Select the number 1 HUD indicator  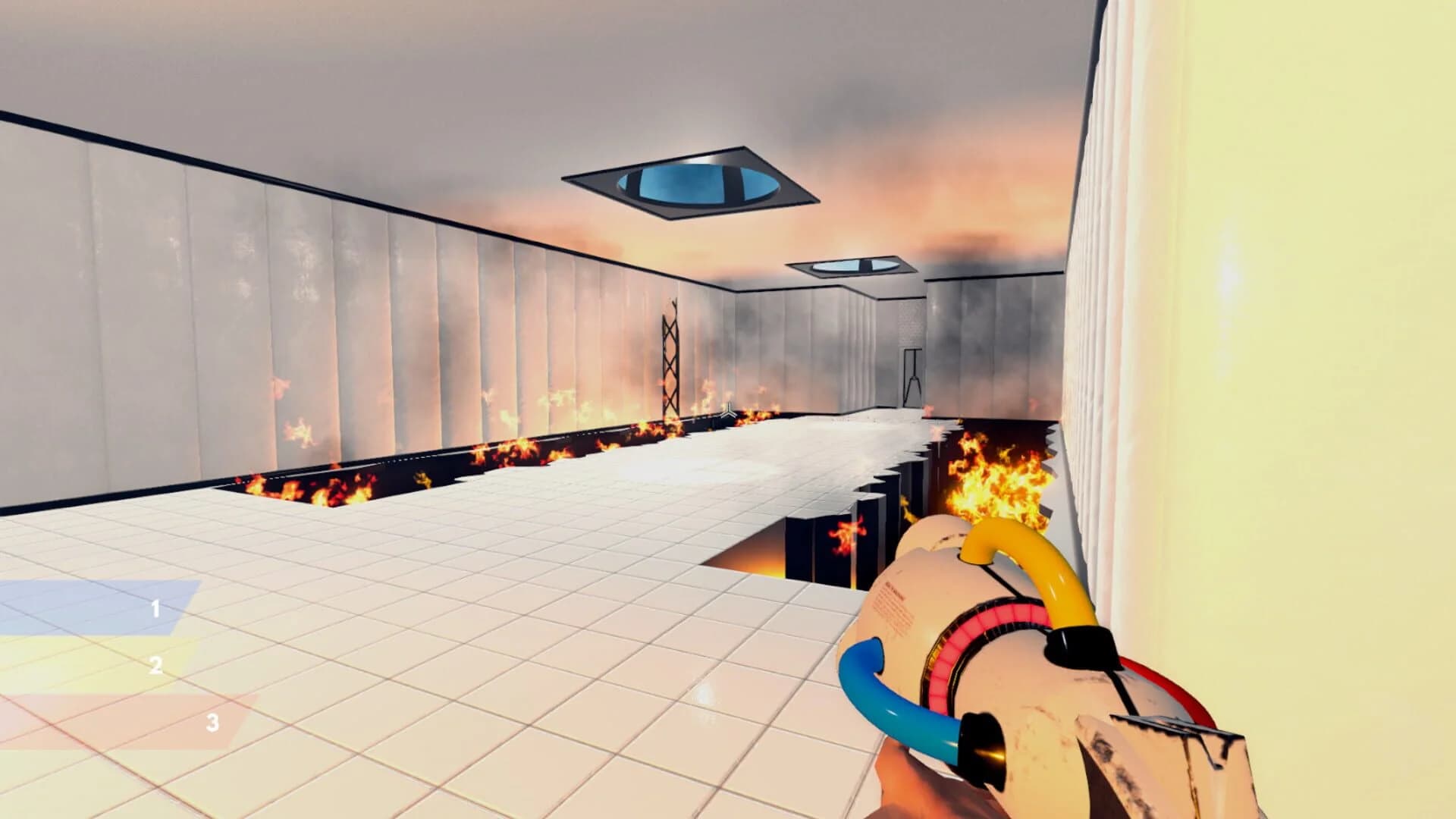155,608
